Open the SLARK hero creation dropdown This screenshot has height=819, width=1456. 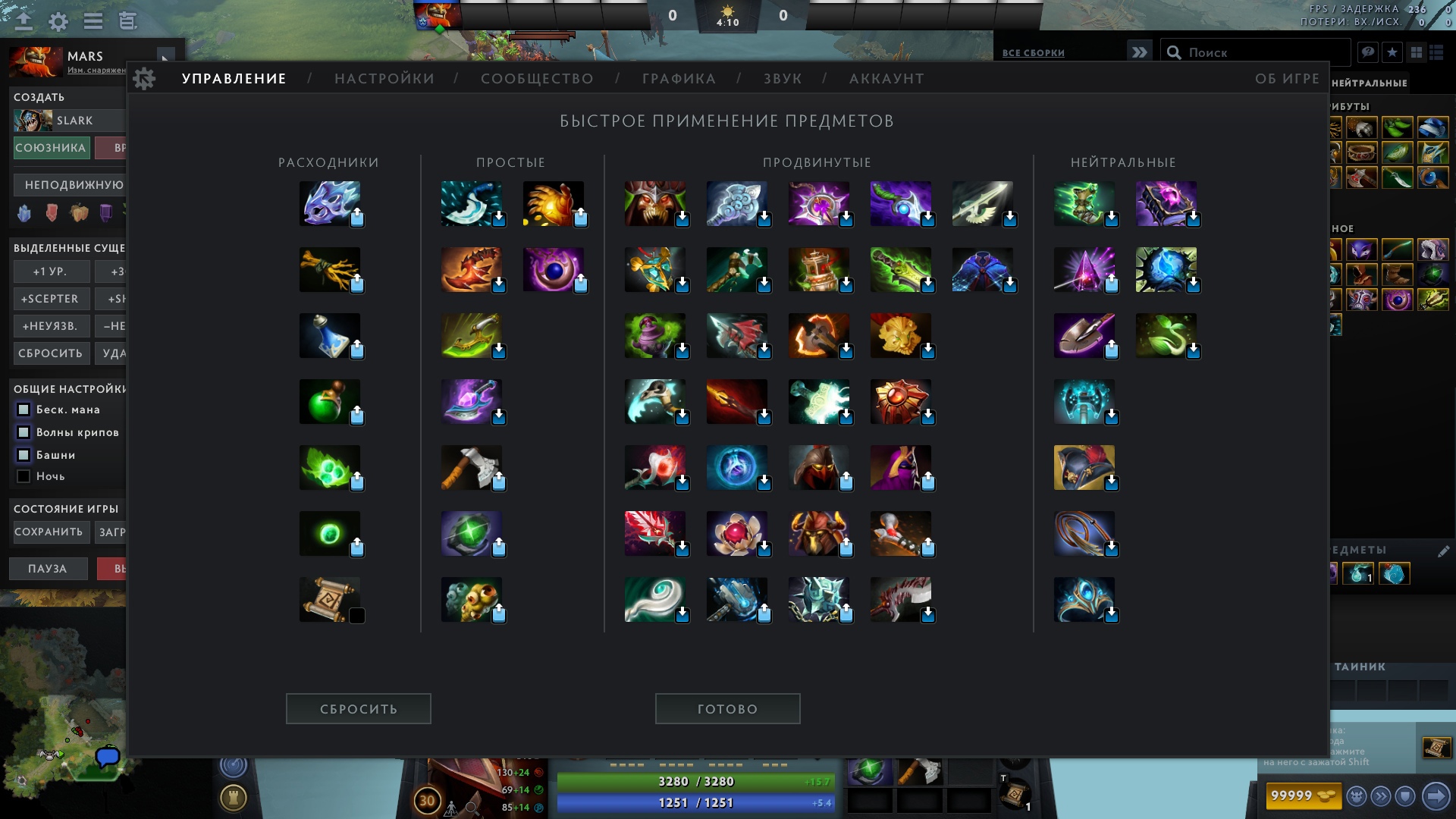(68, 120)
